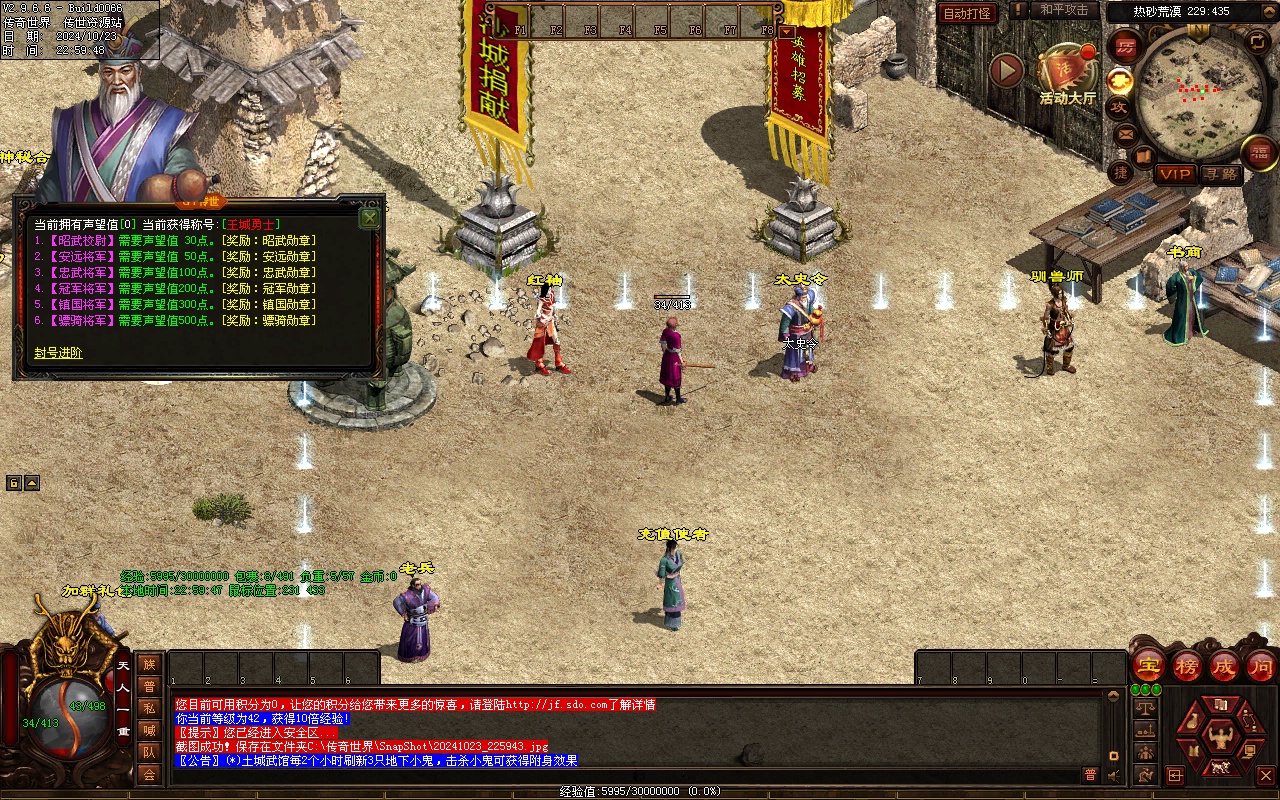This screenshot has width=1280, height=800.
Task: Select the 私 private chat channel tab
Action: click(x=149, y=707)
